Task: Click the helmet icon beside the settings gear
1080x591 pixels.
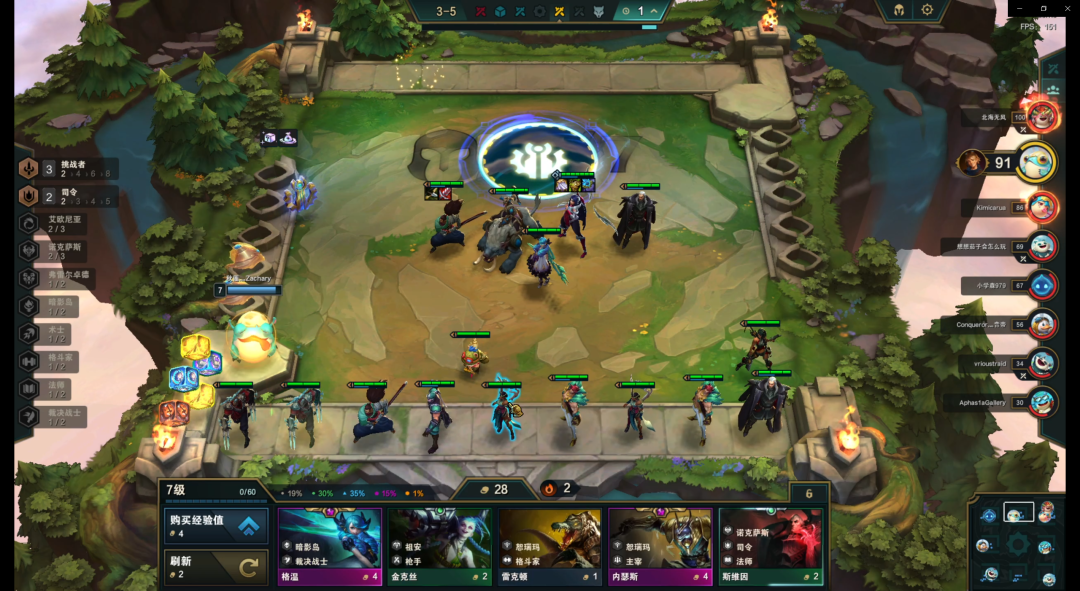Action: (x=898, y=10)
